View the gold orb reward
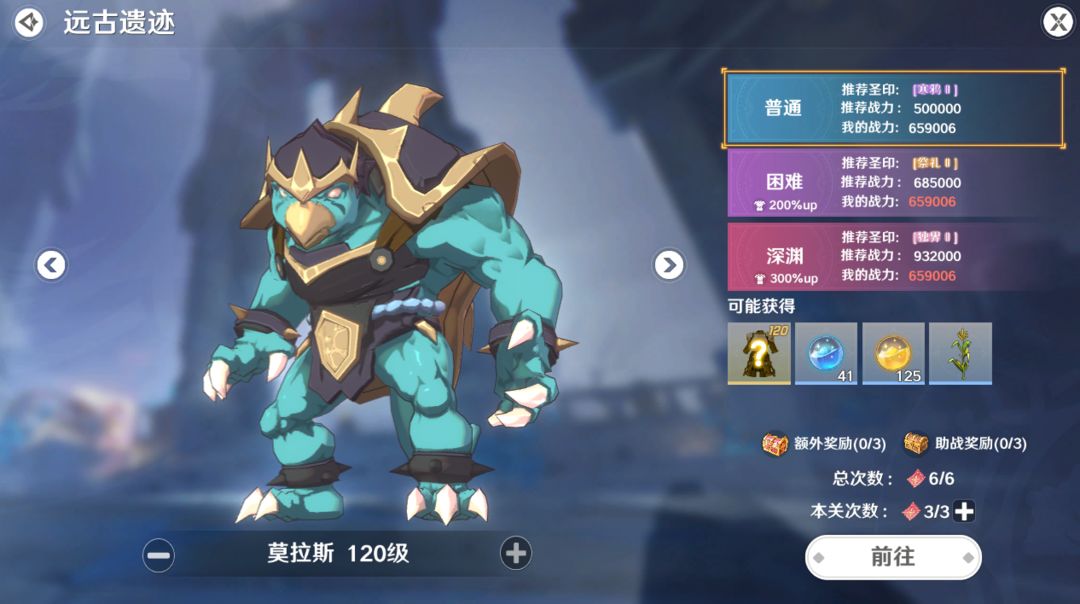Image resolution: width=1080 pixels, height=604 pixels. [893, 352]
